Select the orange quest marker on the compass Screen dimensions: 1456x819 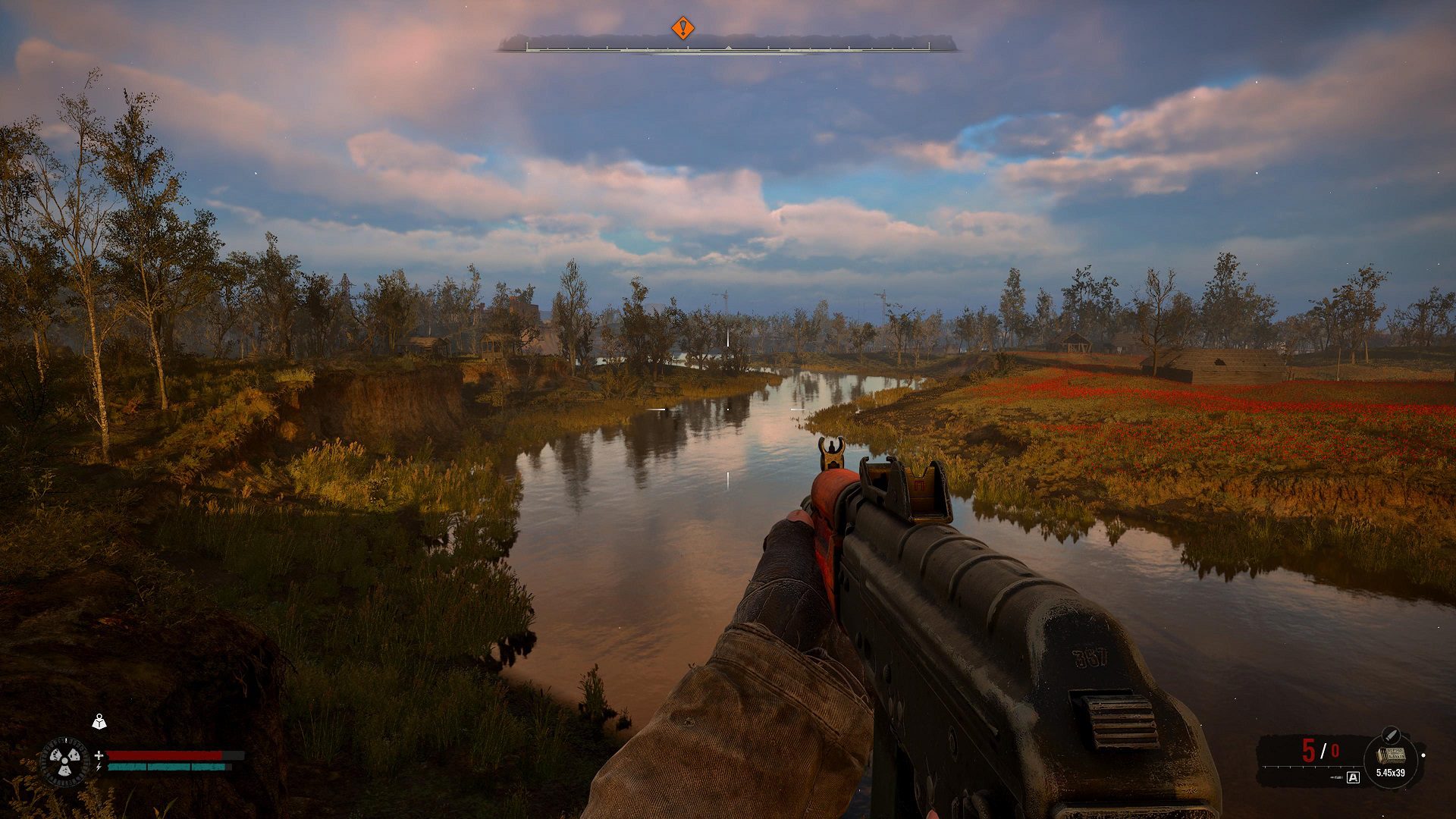tap(682, 29)
